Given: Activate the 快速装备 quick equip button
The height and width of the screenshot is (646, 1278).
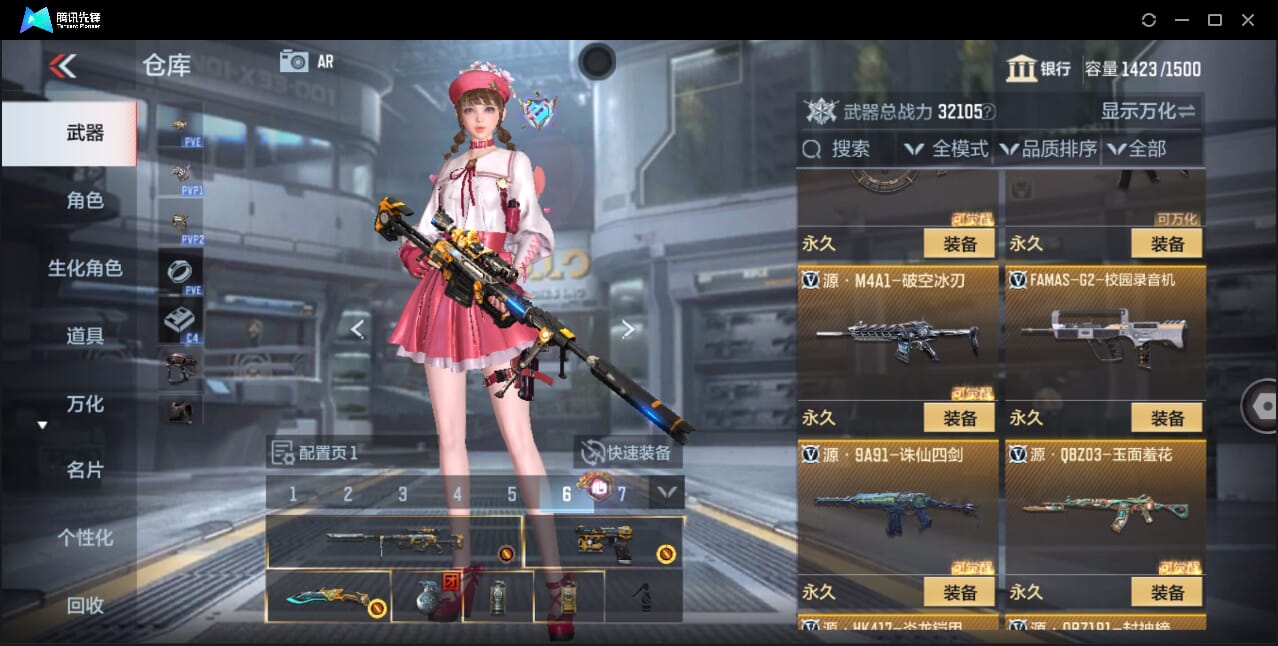Looking at the screenshot, I should point(627,453).
